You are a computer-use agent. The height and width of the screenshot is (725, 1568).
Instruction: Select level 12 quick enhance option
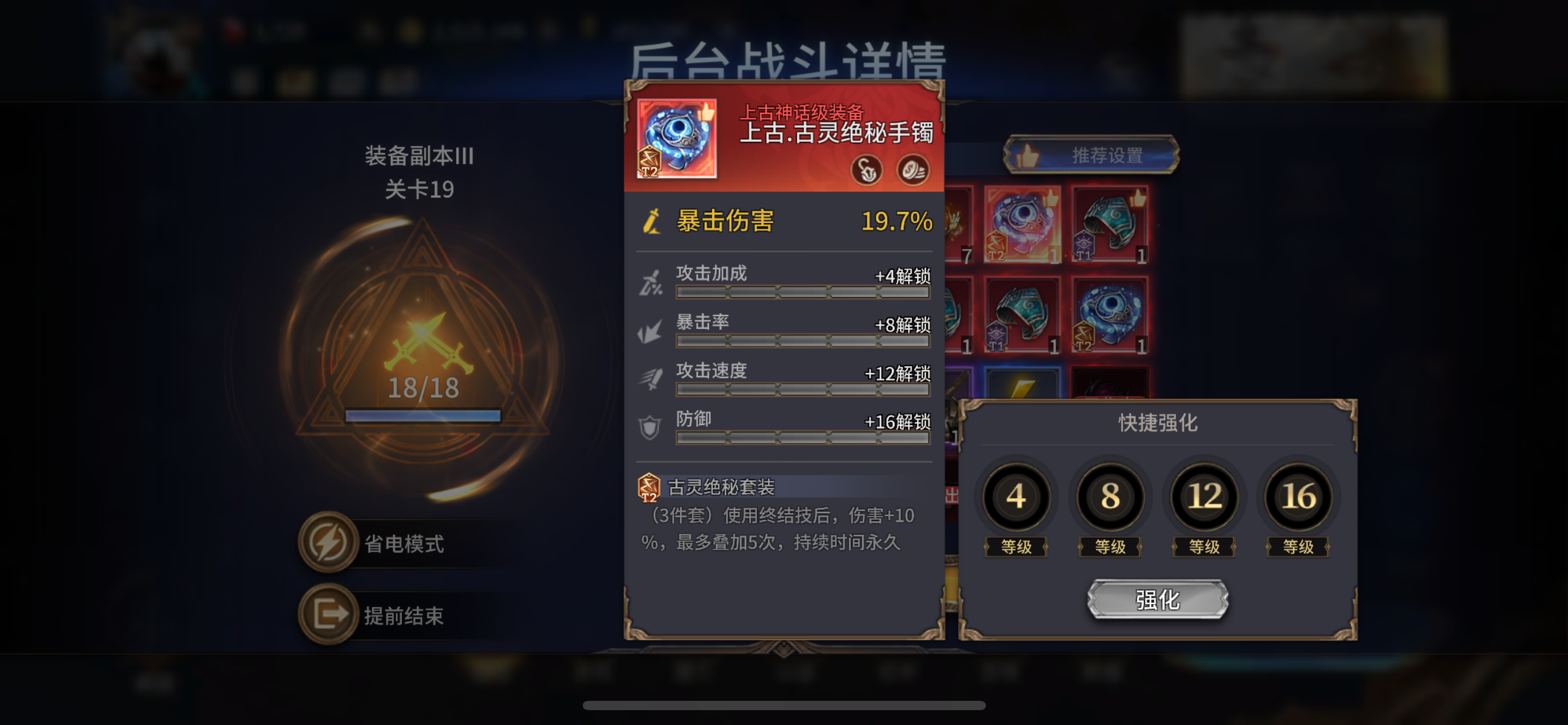tap(1203, 497)
